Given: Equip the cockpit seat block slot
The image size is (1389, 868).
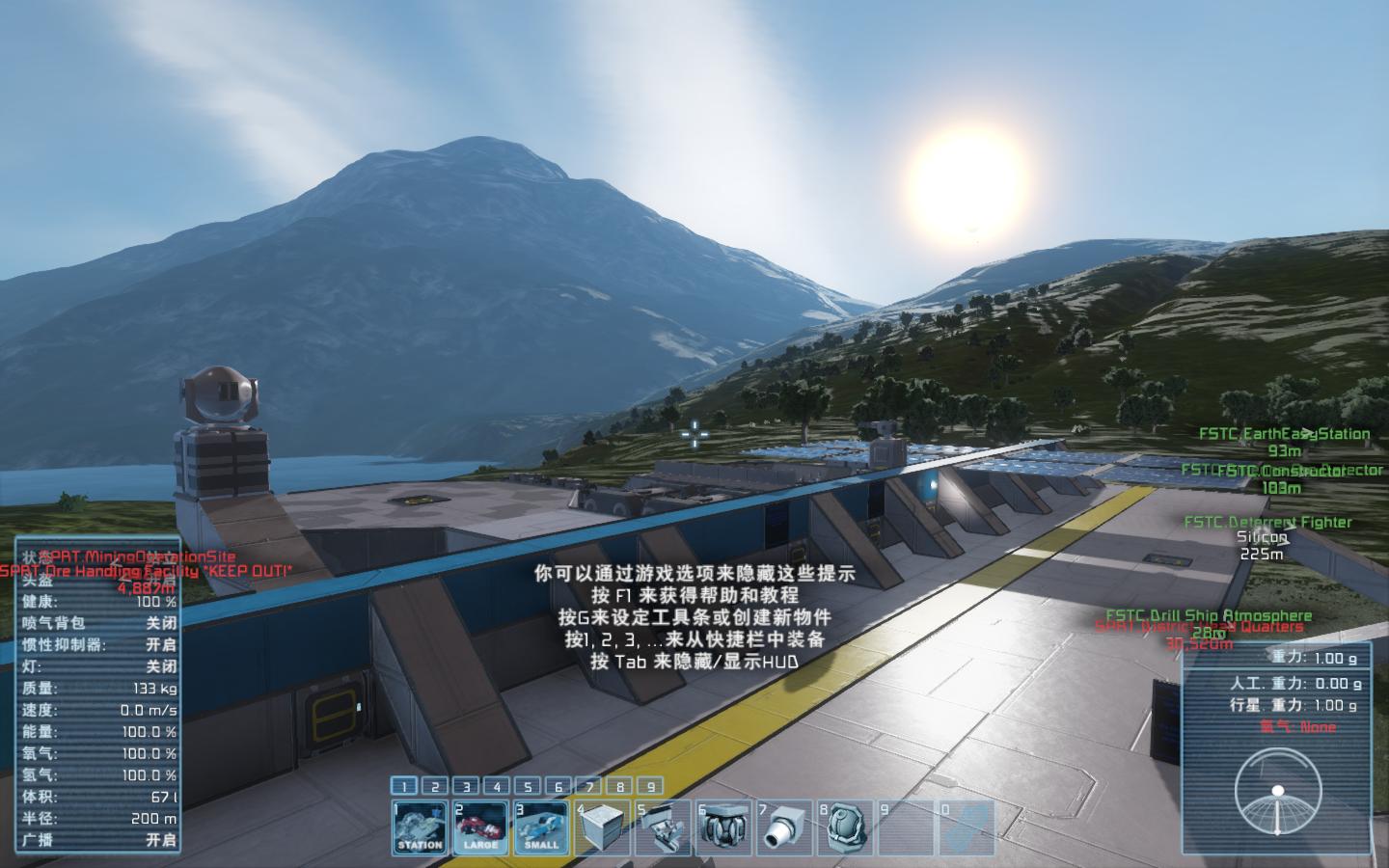Looking at the screenshot, I should click(x=663, y=827).
